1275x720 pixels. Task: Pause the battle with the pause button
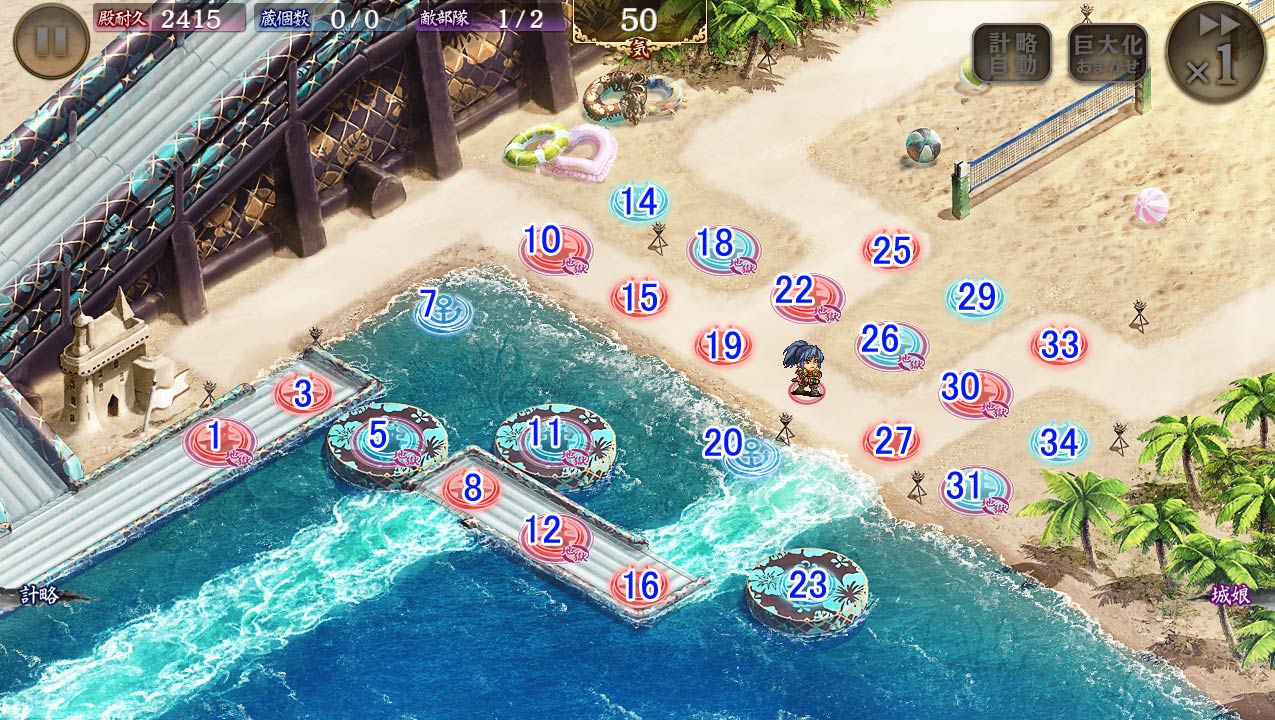click(x=51, y=42)
